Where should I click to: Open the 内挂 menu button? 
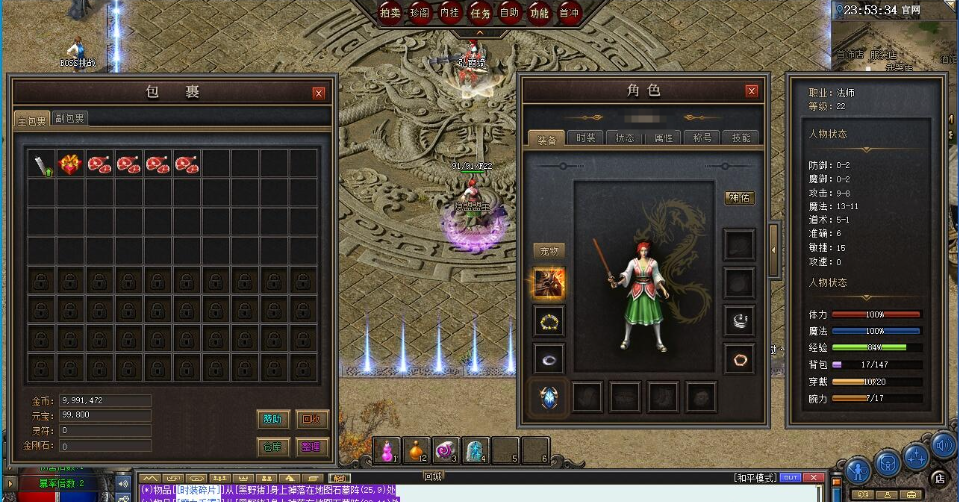[x=450, y=13]
